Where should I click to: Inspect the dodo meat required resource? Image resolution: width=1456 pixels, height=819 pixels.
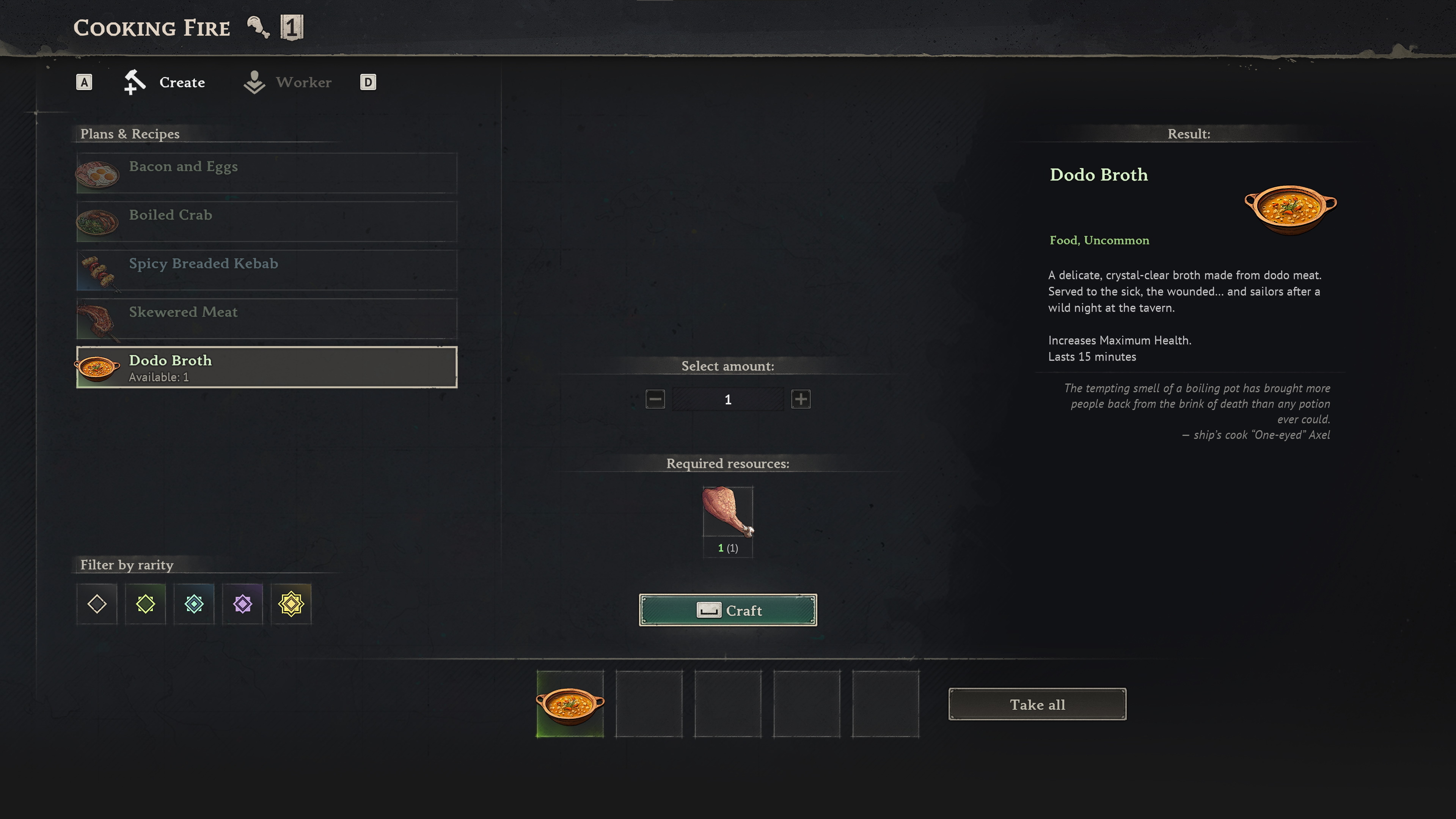(727, 512)
